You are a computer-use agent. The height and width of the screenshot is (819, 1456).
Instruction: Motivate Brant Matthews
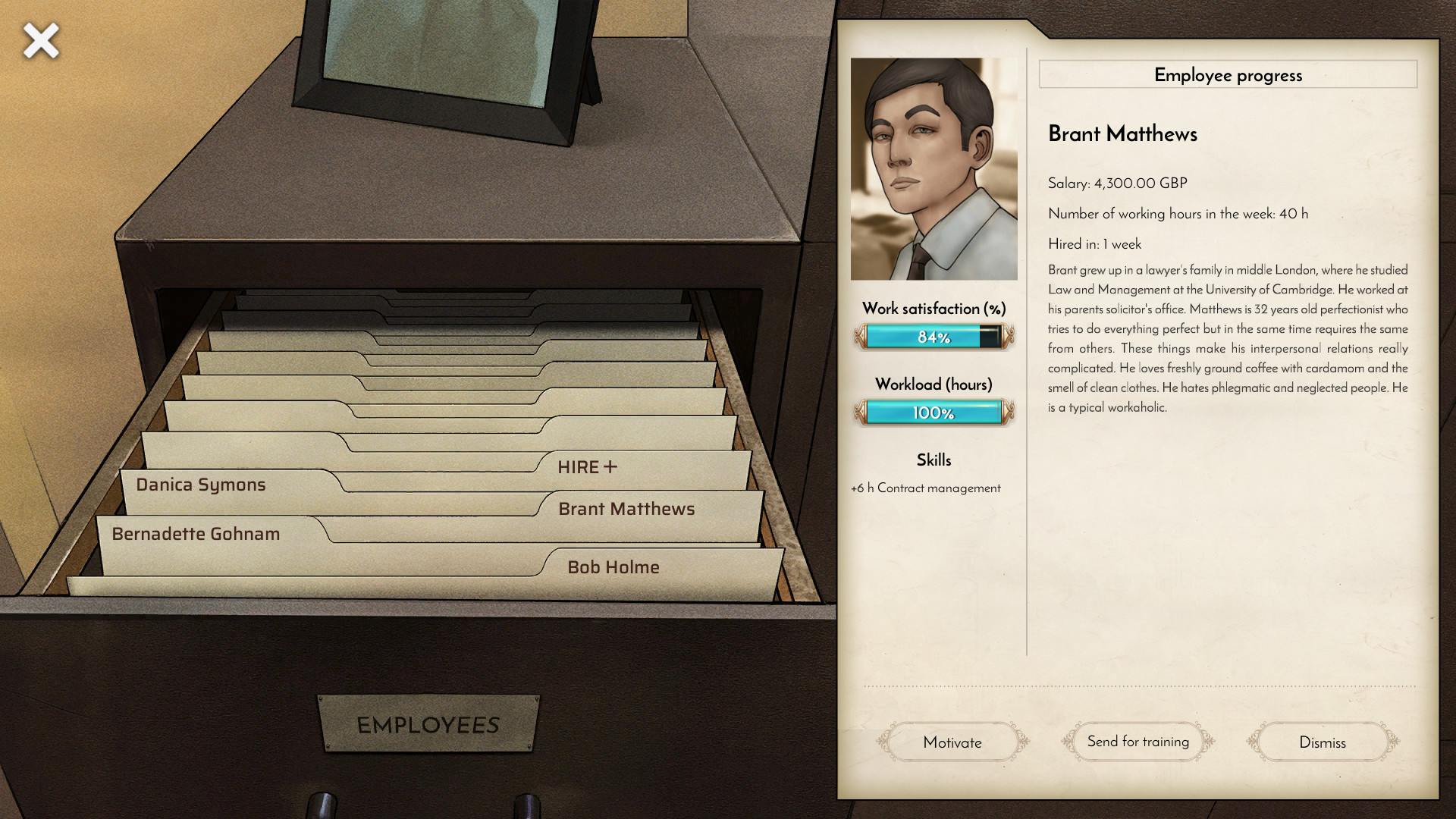(952, 742)
